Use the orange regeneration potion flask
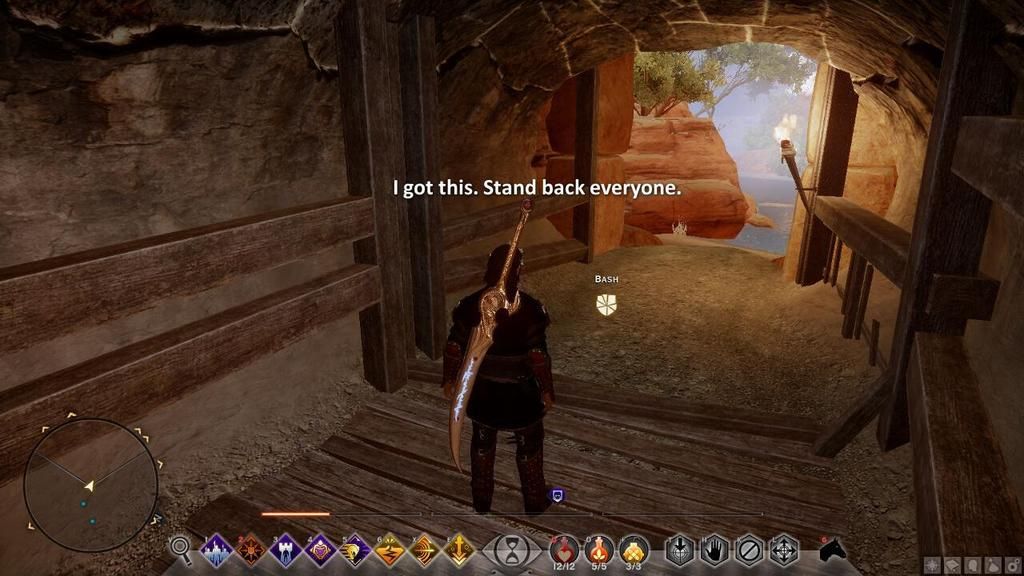Screen dimensions: 1024x576 click(x=600, y=549)
